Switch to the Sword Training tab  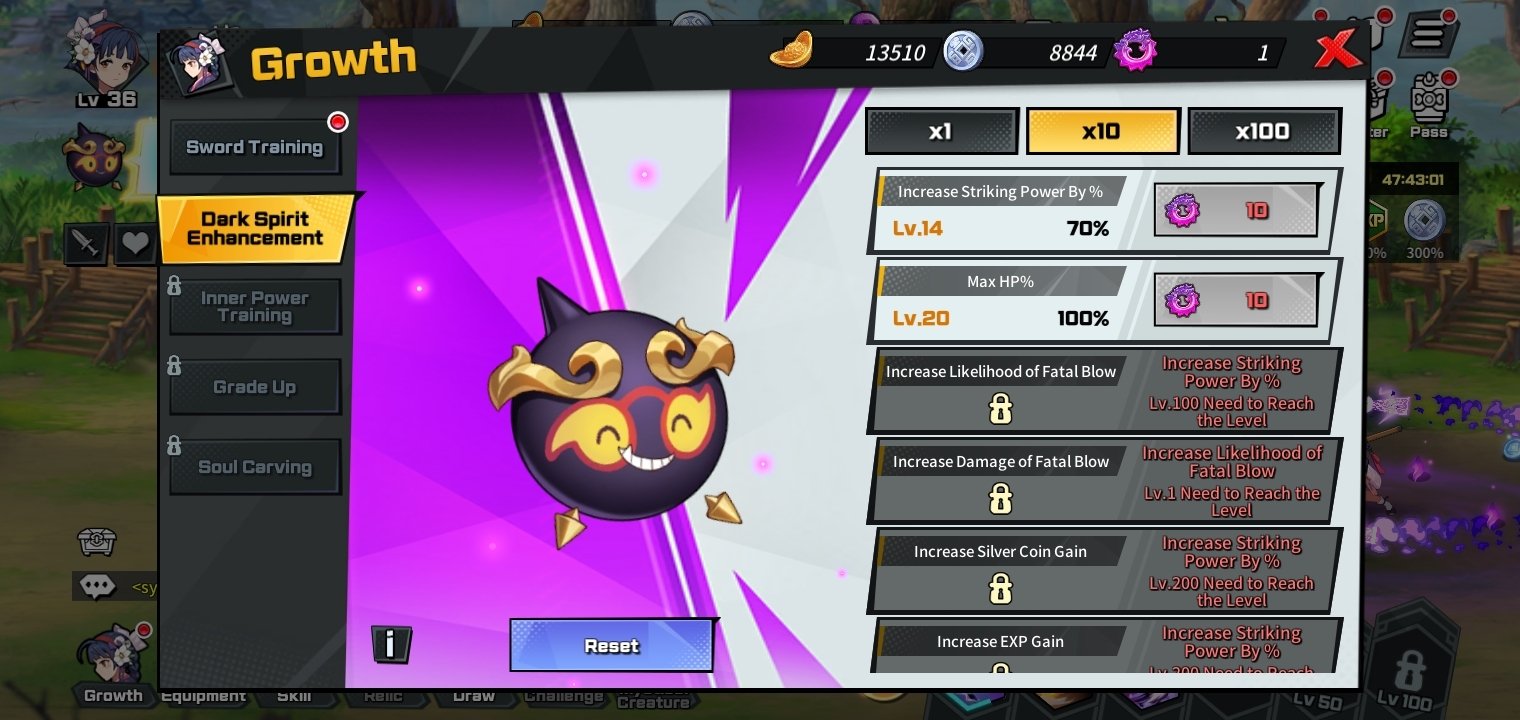click(x=255, y=147)
